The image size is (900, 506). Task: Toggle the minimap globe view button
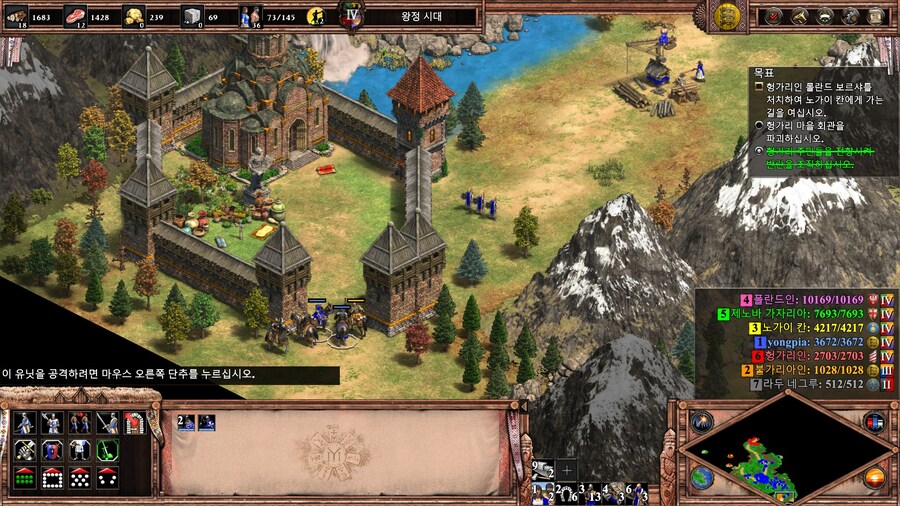coord(703,477)
